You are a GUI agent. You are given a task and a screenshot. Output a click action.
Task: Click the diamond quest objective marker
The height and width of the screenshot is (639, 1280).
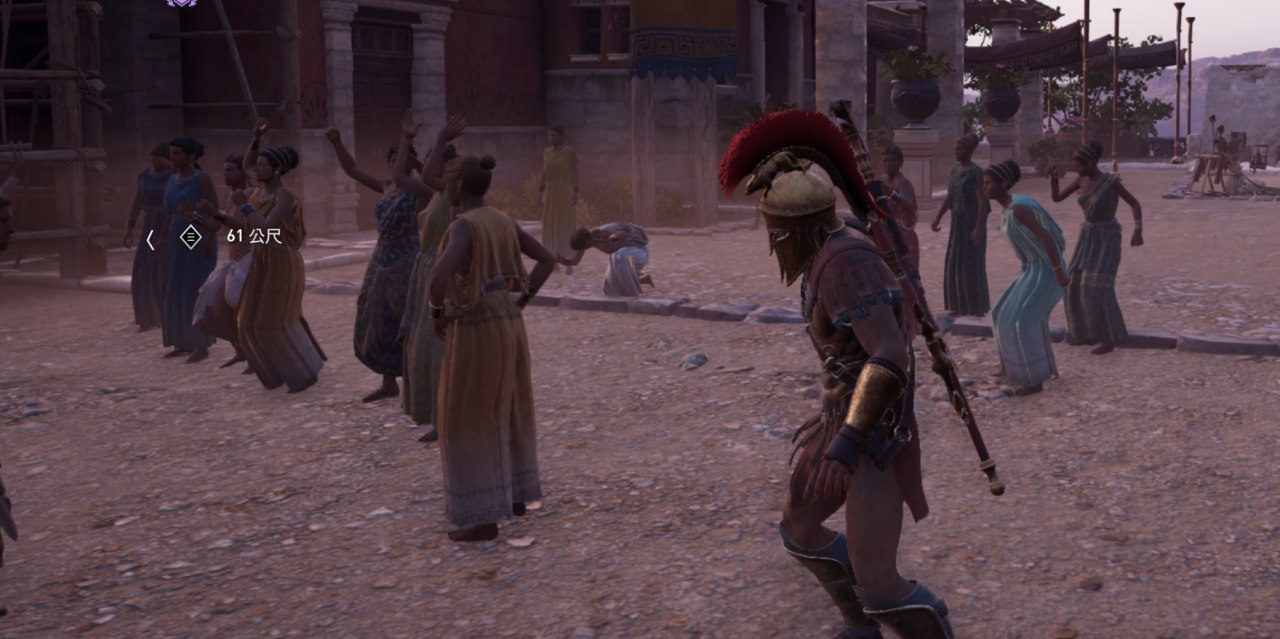pyautogui.click(x=190, y=237)
